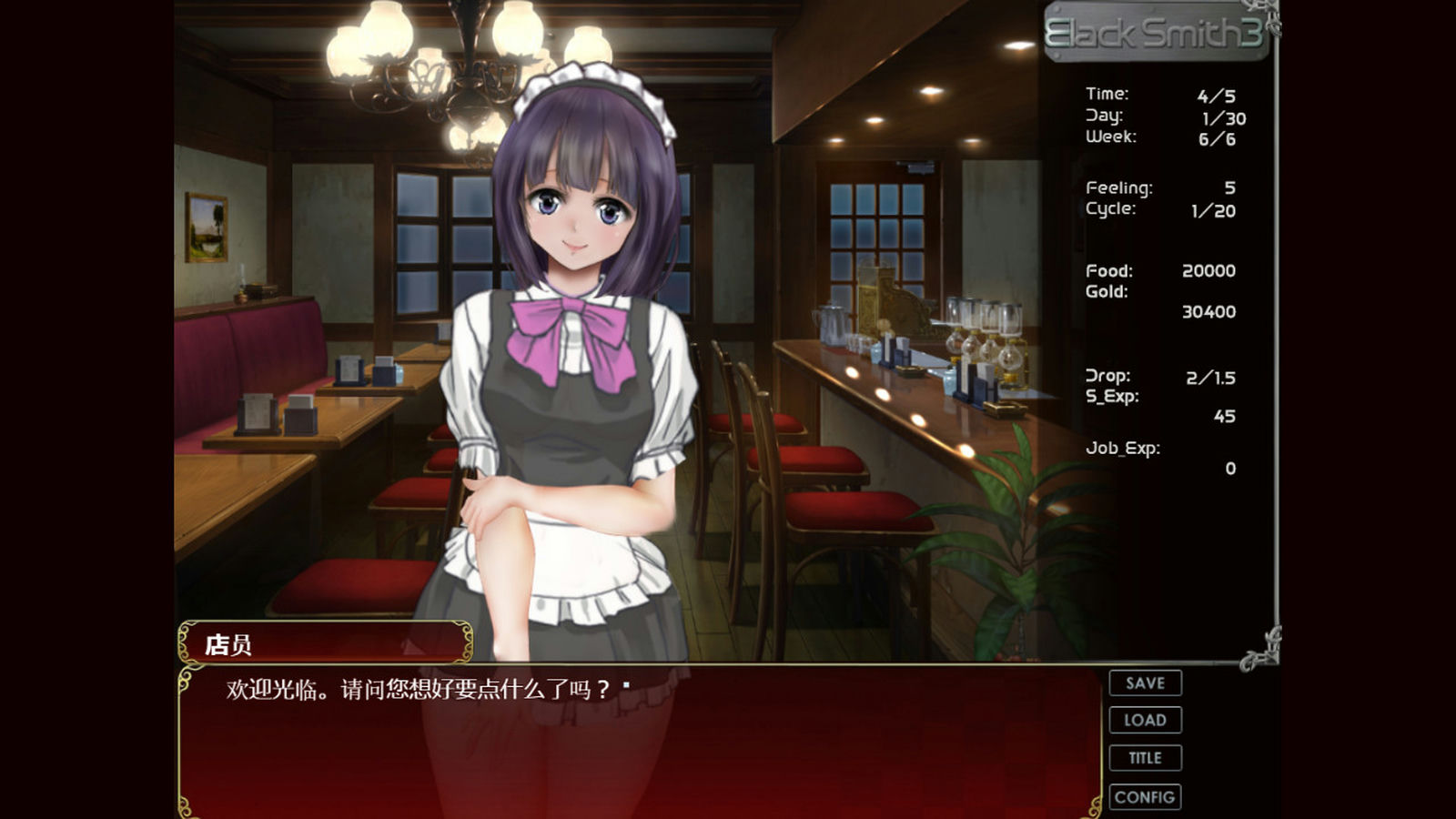Screen dimensions: 1456x819
Task: Click the Food stat showing 20000
Action: 1160,271
